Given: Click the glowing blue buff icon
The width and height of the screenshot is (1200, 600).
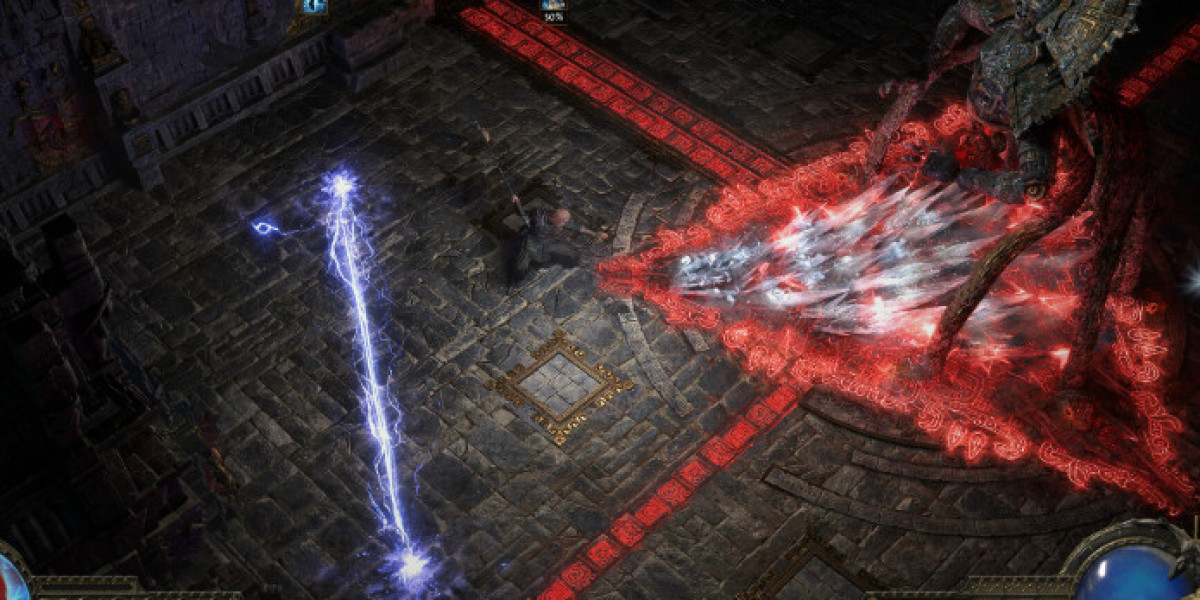Looking at the screenshot, I should 313,5.
